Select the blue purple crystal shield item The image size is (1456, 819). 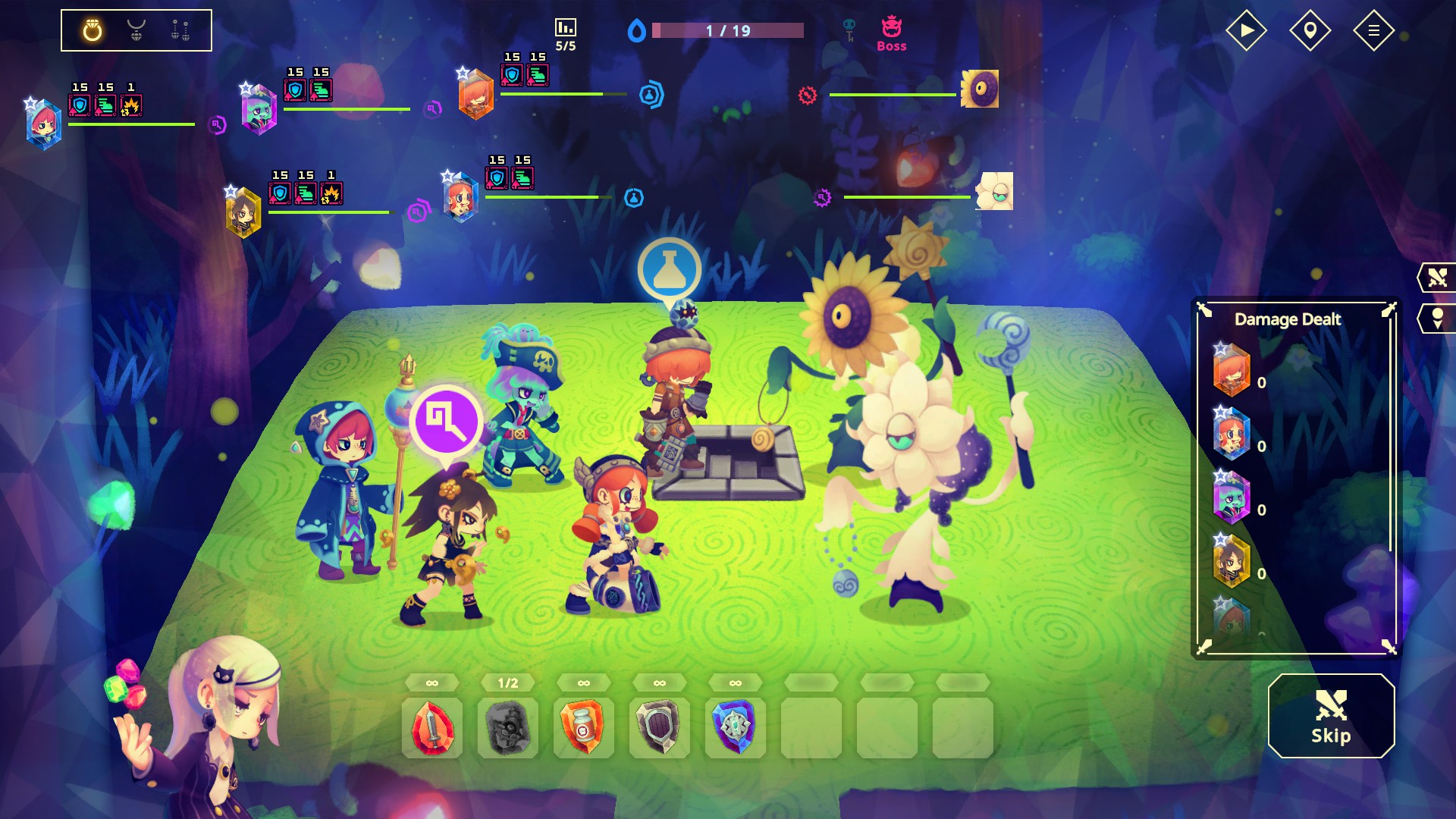coord(736,728)
